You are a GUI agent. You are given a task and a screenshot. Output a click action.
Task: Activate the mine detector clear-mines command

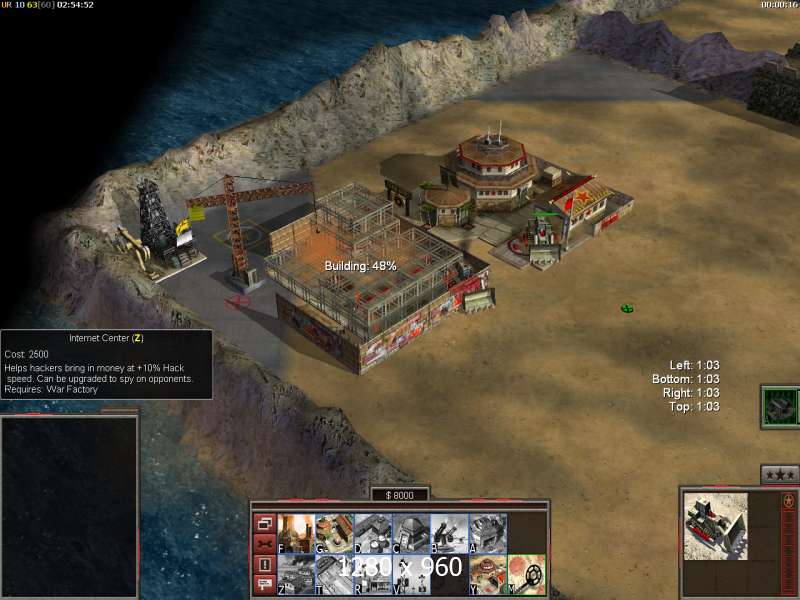click(526, 574)
